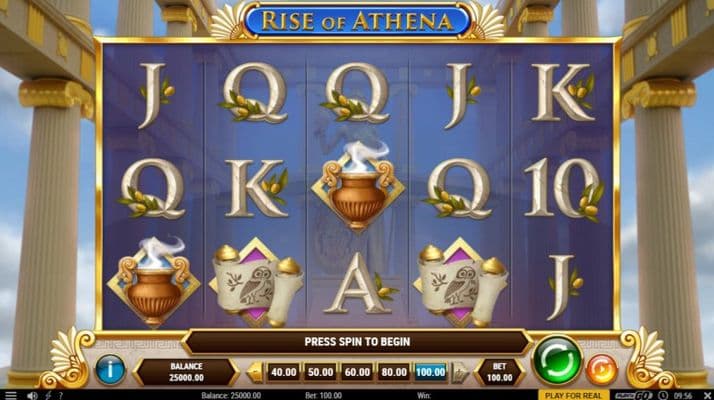Increase bet with the right arrow
This screenshot has width=714, height=400.
(460, 372)
